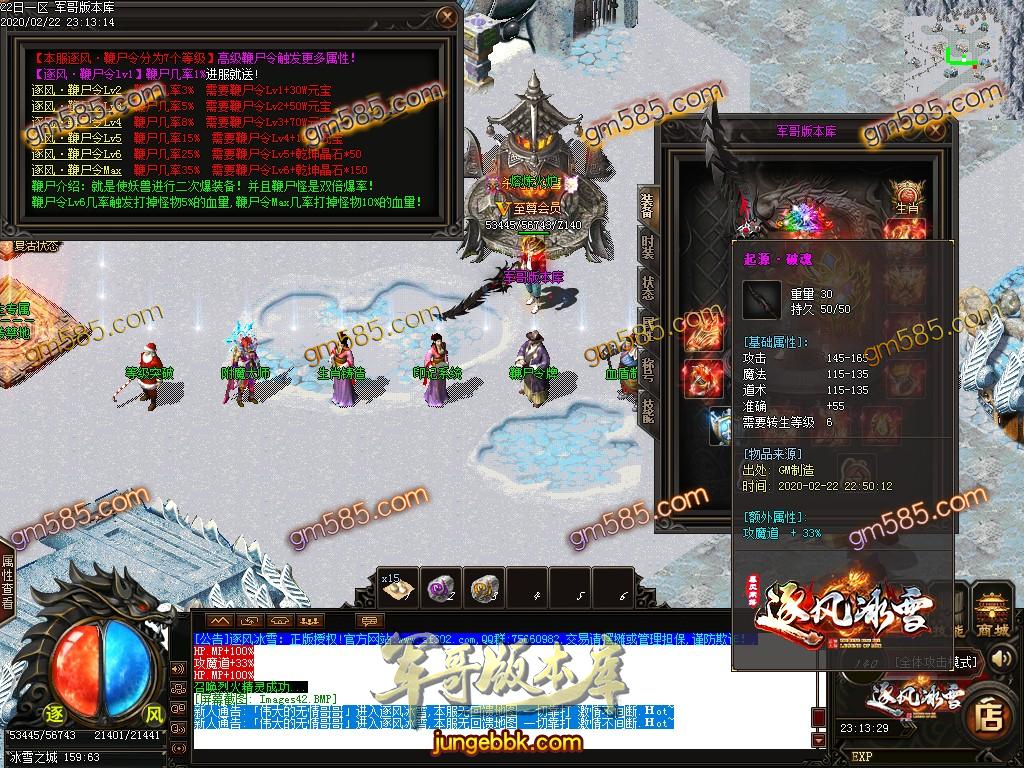Screen dimensions: 1024x768
Task: Switch to the 装备 equipment tab
Action: pos(647,207)
